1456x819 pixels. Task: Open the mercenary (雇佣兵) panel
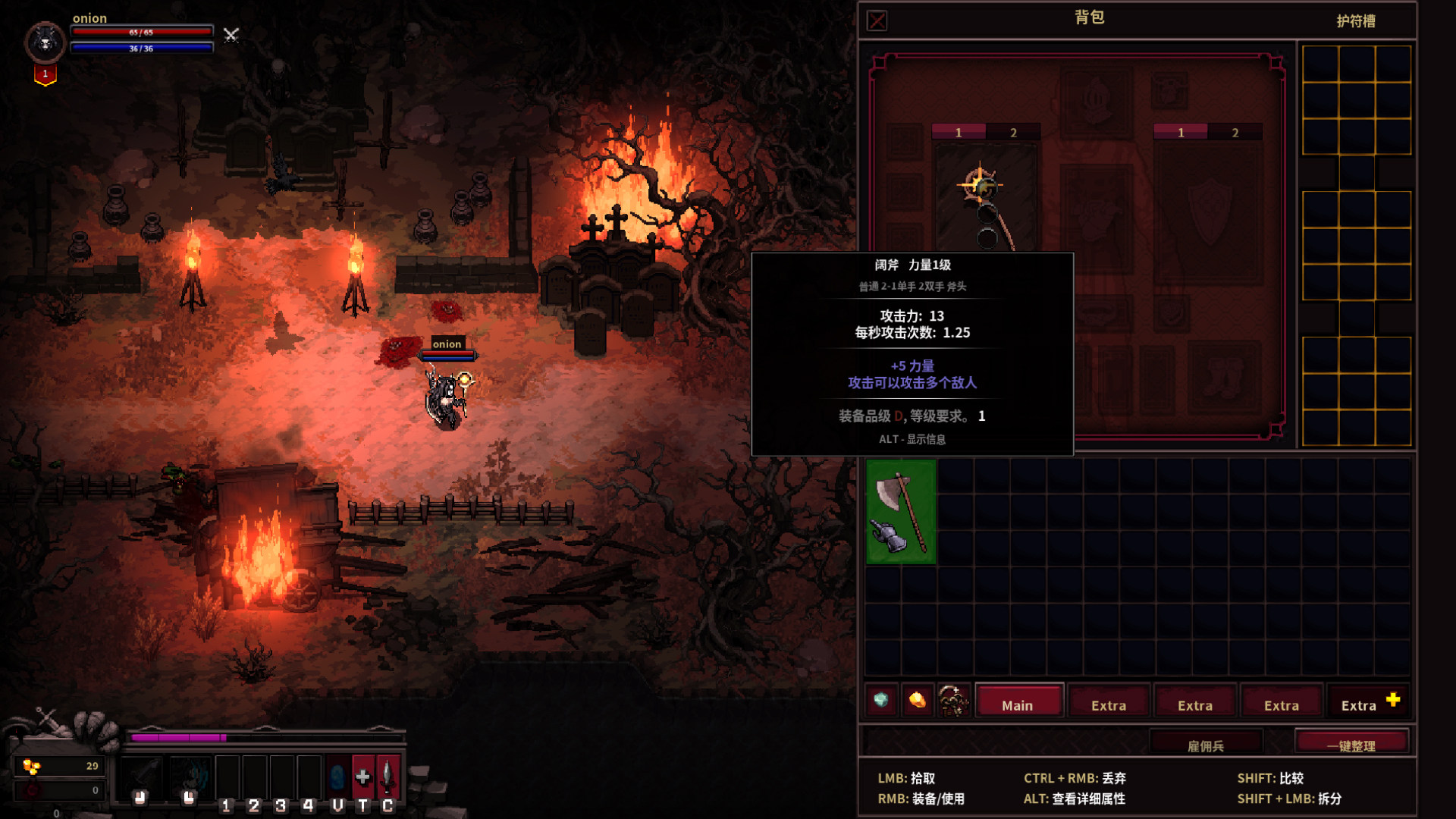pos(1206,745)
